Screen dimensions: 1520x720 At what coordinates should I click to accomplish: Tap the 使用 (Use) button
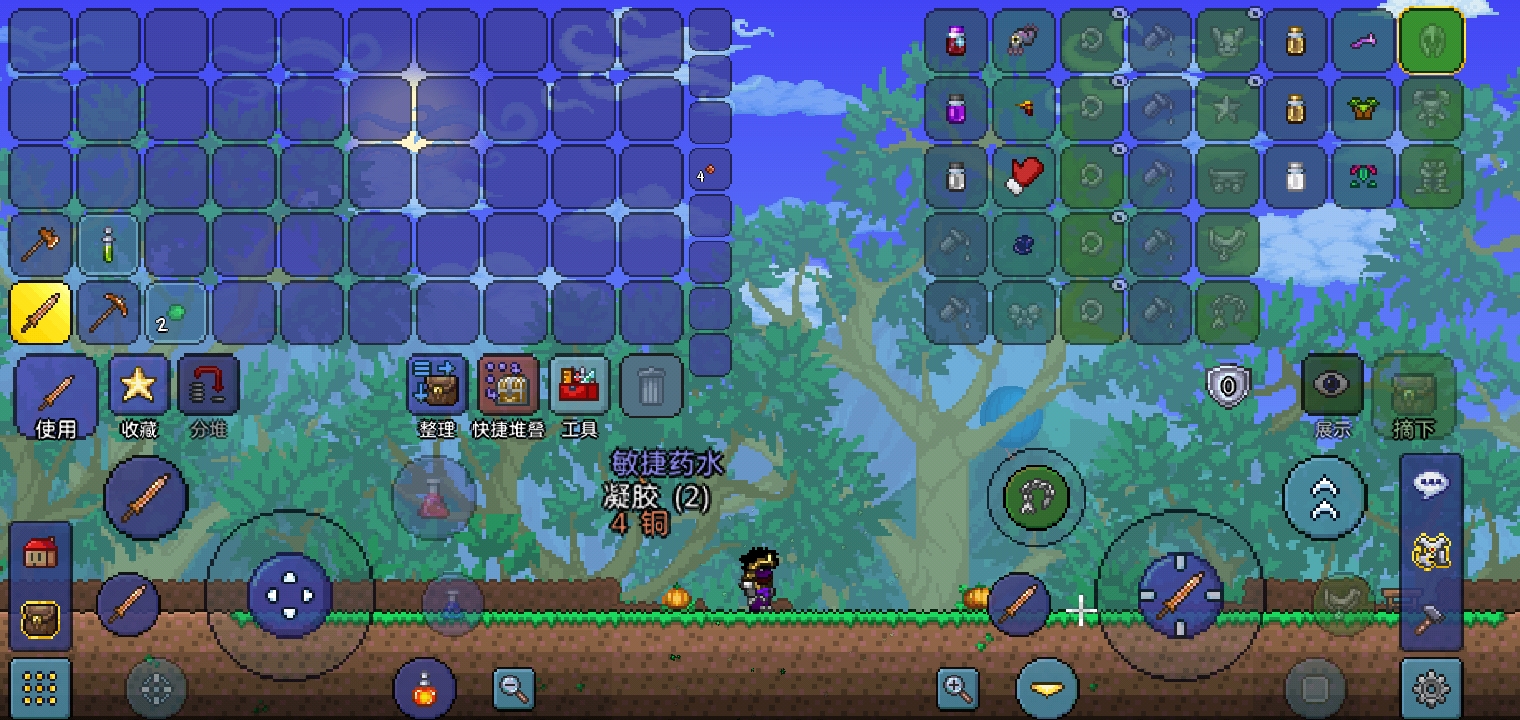click(56, 396)
